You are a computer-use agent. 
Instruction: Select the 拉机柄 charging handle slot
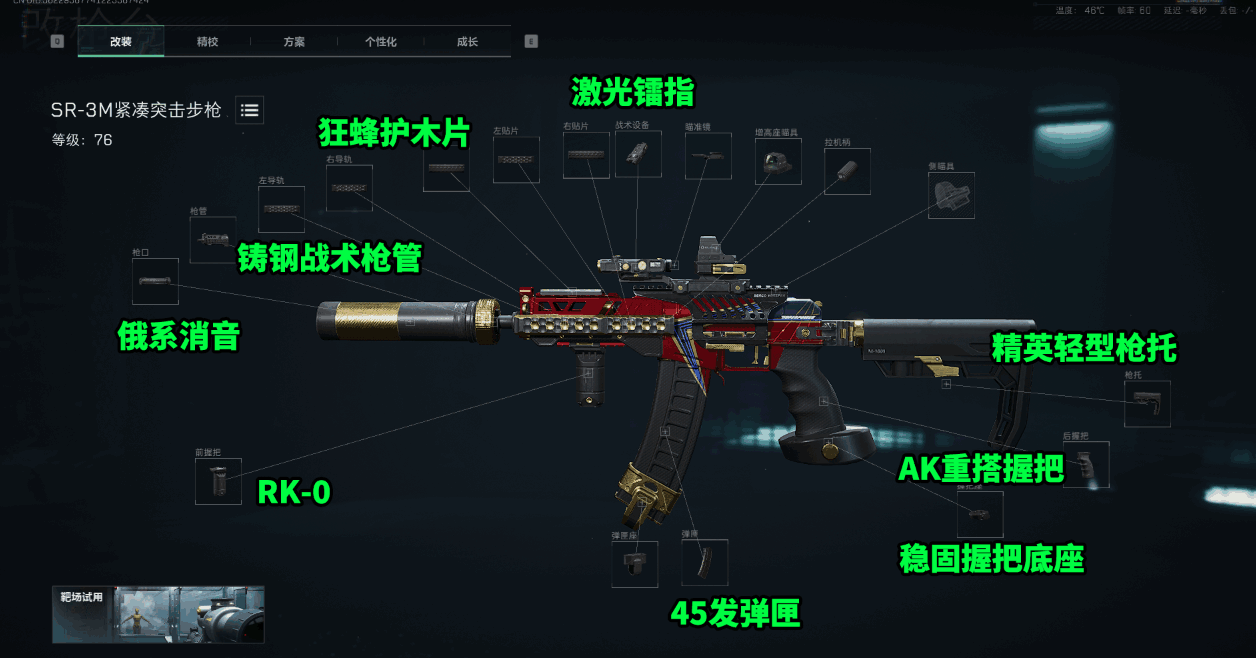[x=847, y=171]
